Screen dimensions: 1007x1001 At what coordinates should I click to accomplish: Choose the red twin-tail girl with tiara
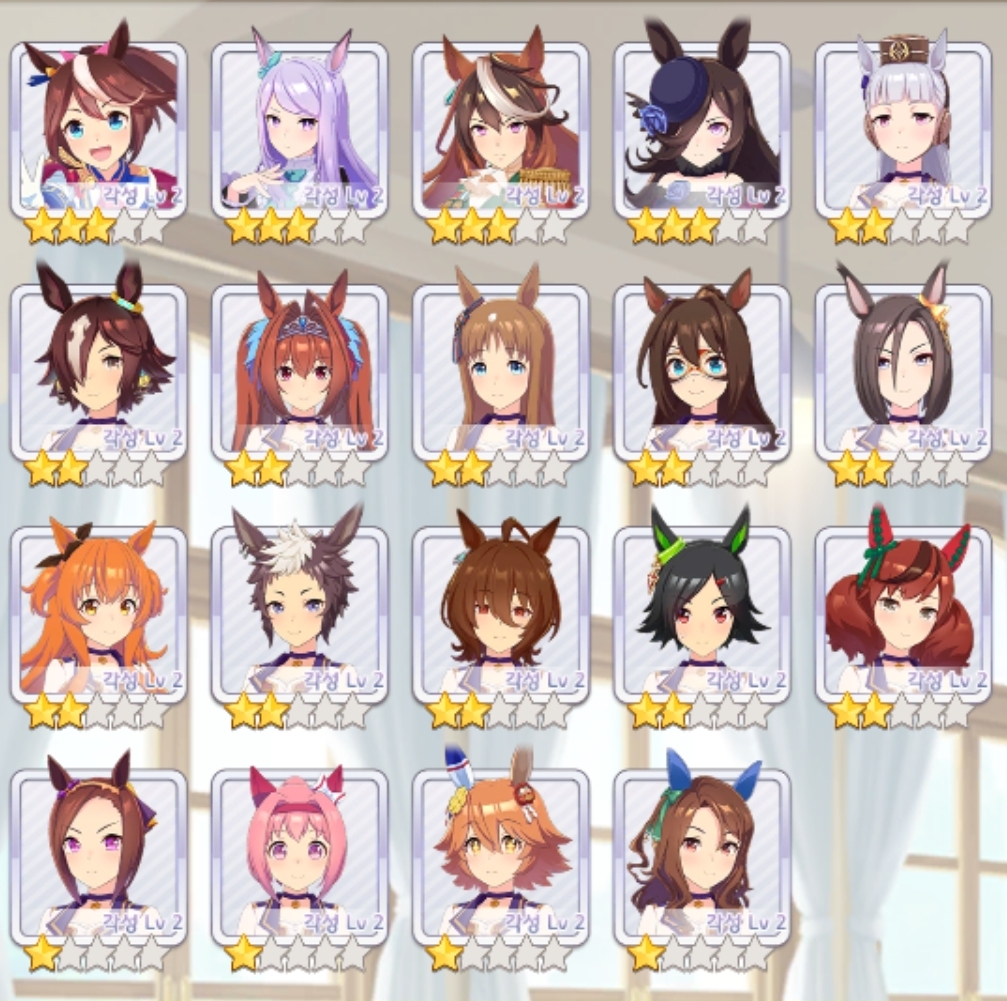pyautogui.click(x=300, y=372)
